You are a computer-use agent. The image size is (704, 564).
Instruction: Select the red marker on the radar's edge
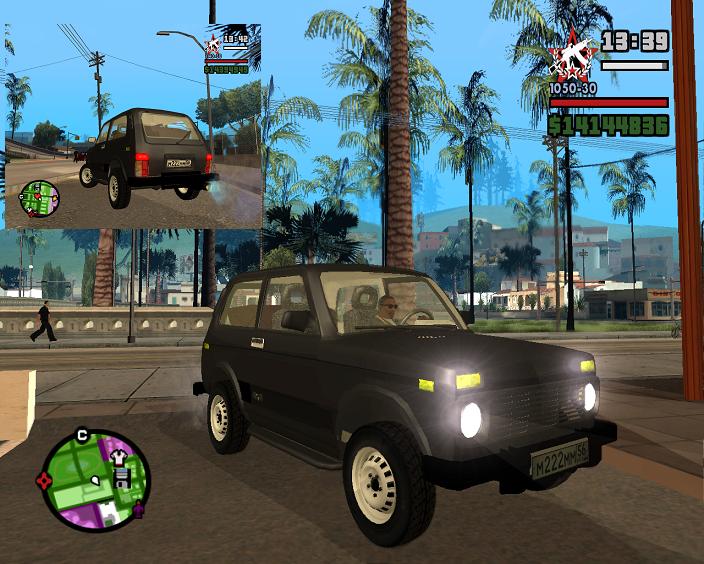[44, 481]
